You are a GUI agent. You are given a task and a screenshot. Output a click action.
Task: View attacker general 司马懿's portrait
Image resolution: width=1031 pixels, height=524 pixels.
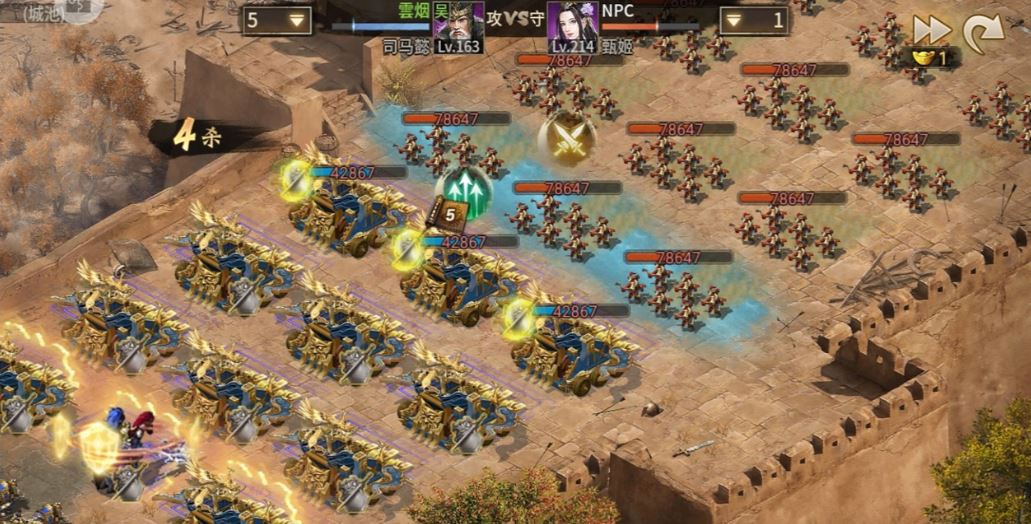click(458, 23)
